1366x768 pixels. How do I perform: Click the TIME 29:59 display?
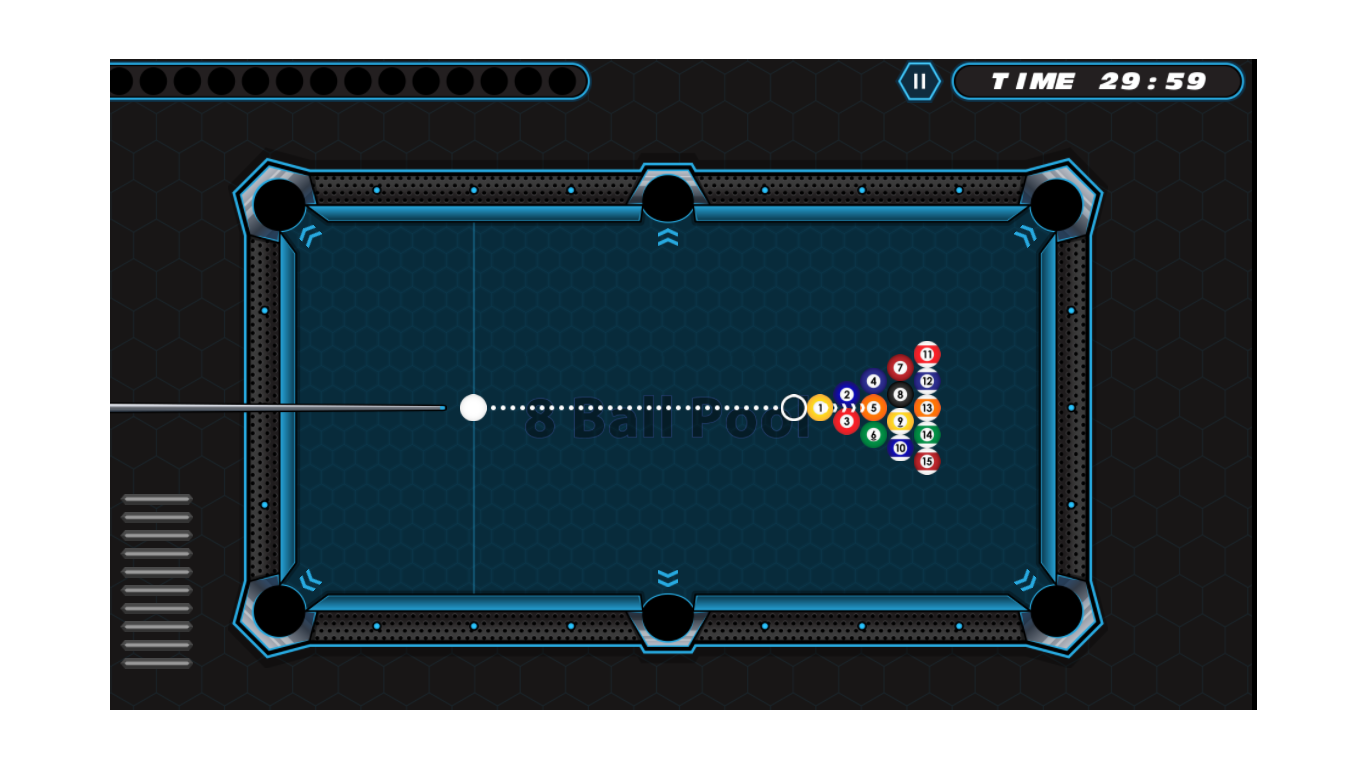(1098, 82)
